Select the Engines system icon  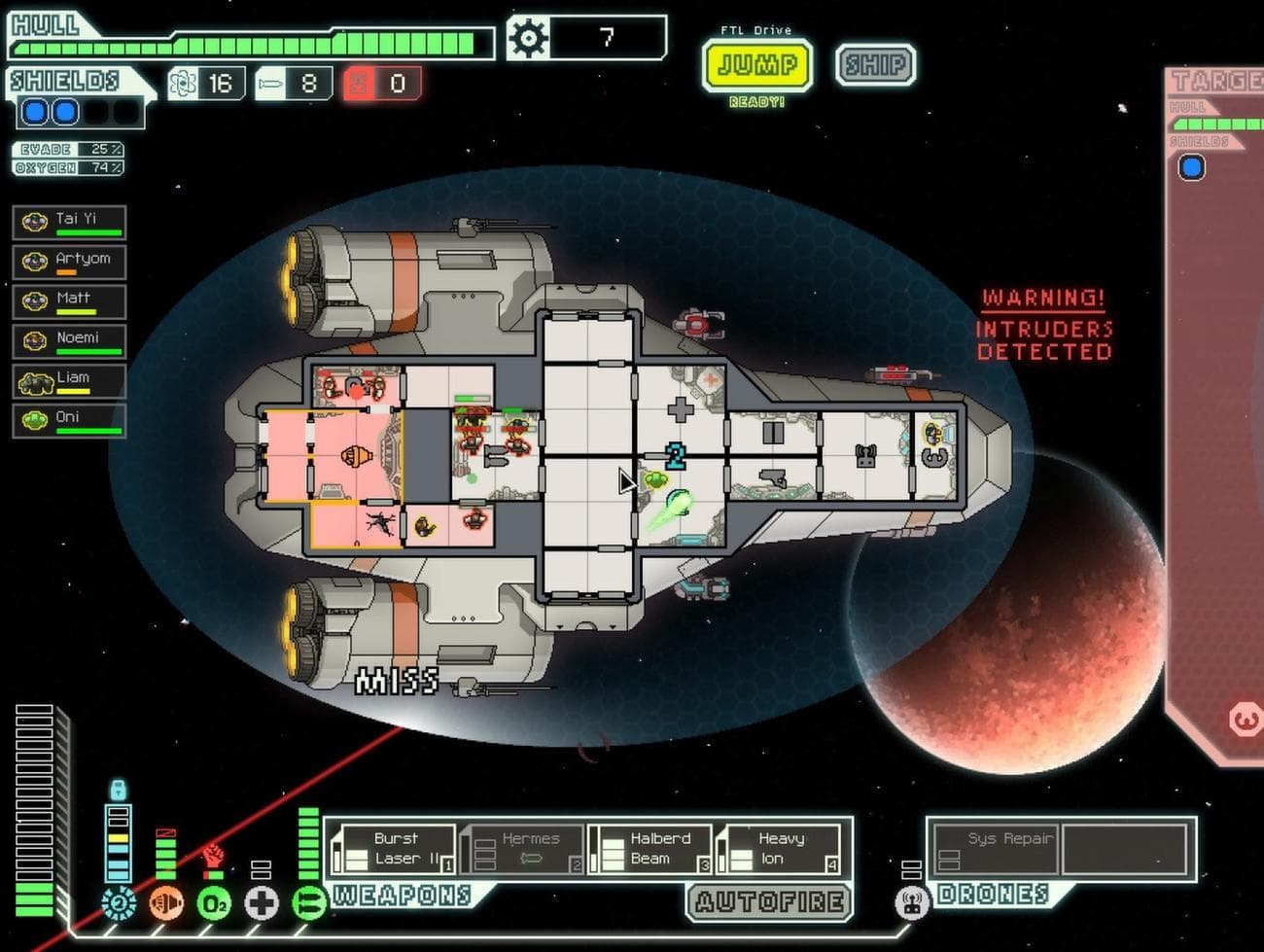(x=163, y=904)
